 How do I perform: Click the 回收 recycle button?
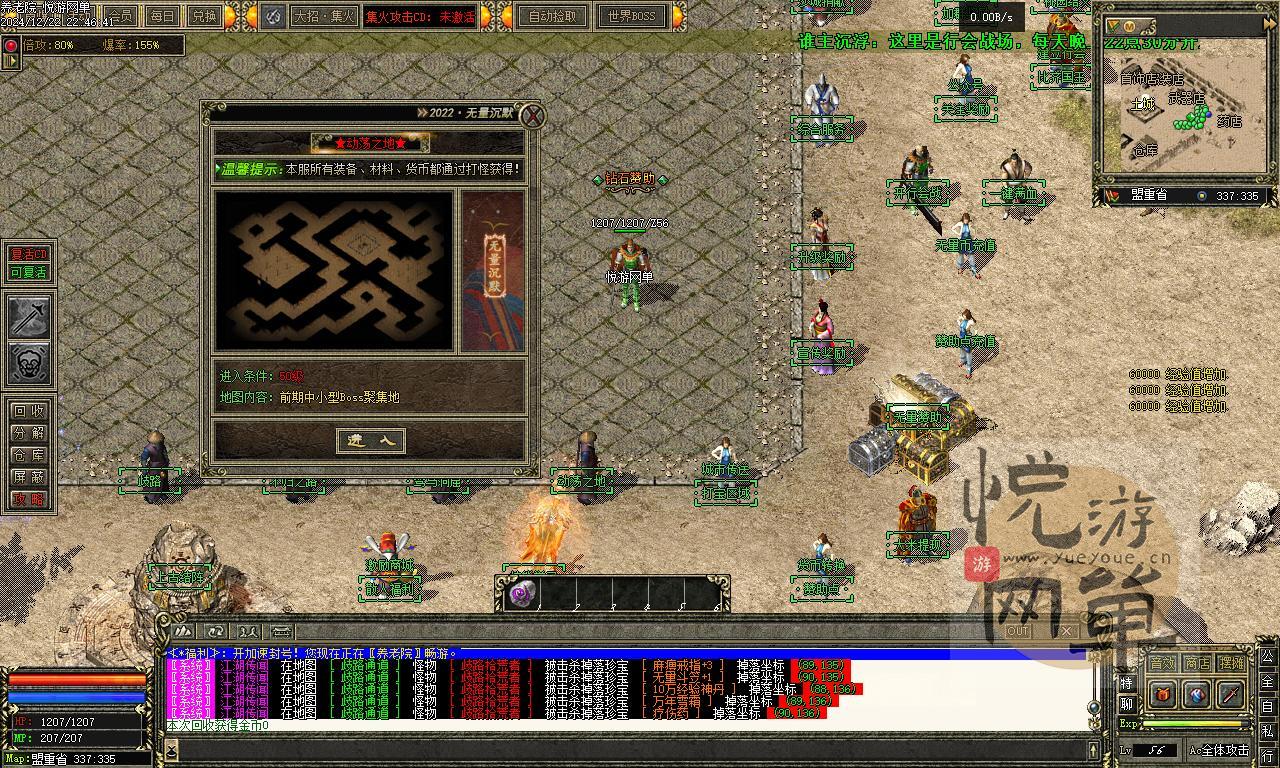coord(28,411)
